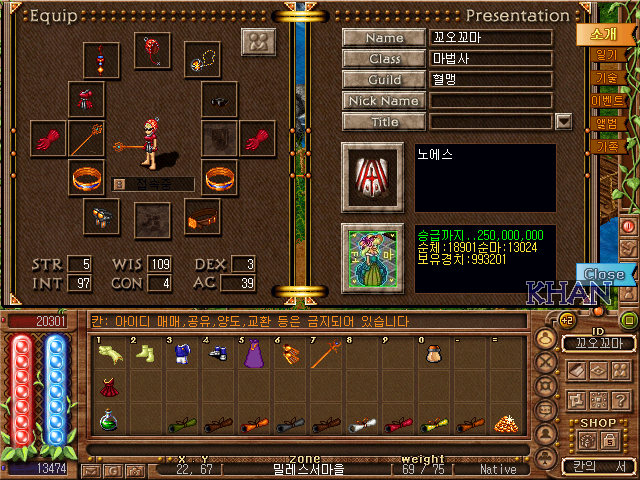This screenshot has height=480, width=640.
Task: Select the equipped leather belt slot
Action: tap(203, 215)
